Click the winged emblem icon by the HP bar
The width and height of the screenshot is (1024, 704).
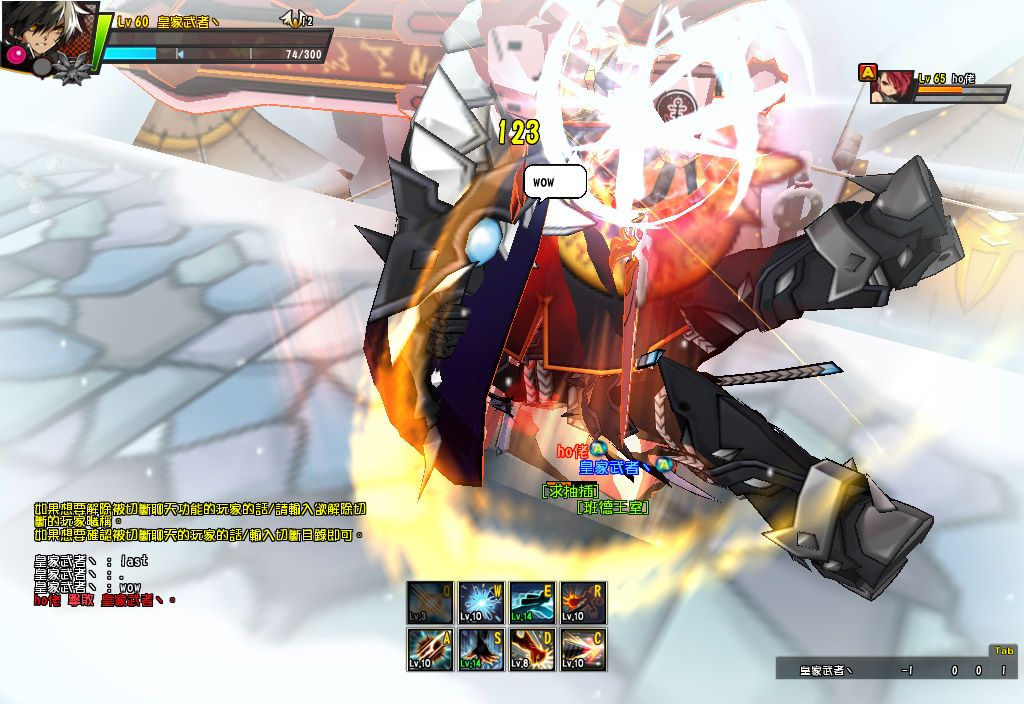(296, 19)
